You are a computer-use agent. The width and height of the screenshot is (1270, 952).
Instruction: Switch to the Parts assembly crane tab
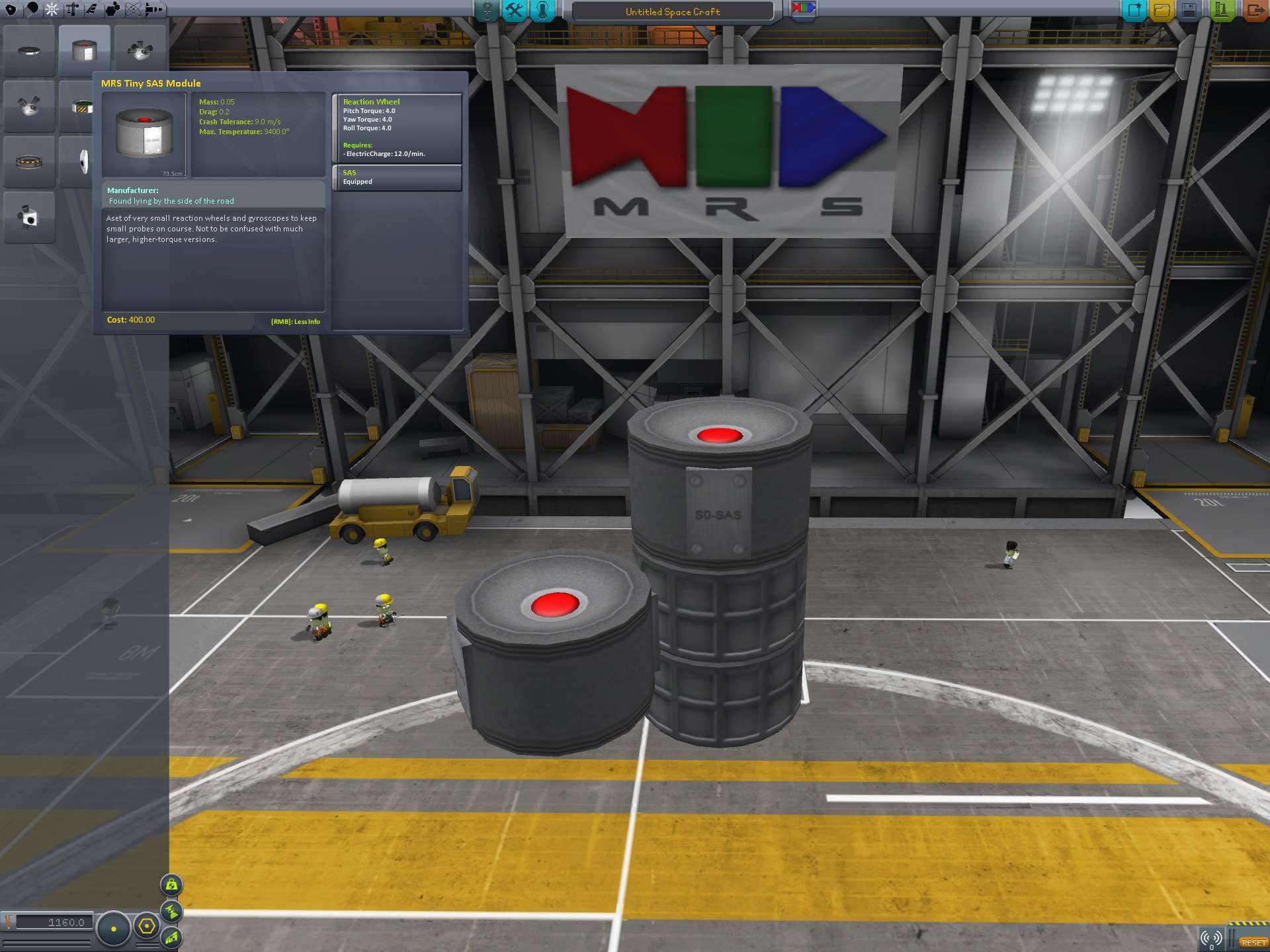[487, 11]
